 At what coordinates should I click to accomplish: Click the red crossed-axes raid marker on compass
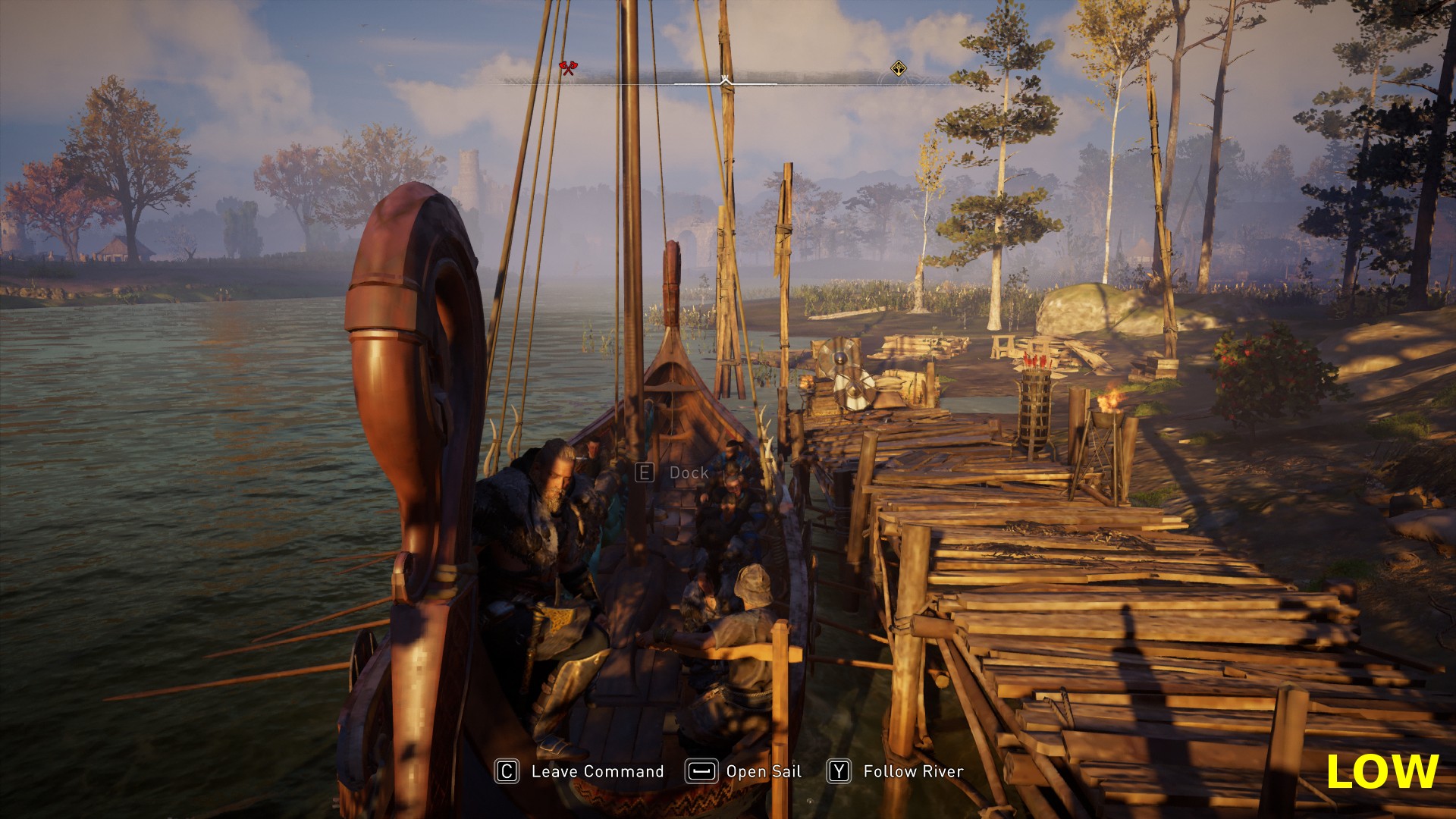(567, 68)
